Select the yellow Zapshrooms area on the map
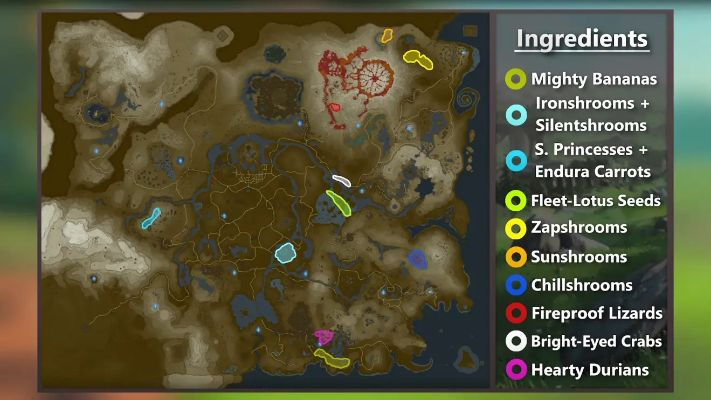711x400 pixels. coord(417,58)
